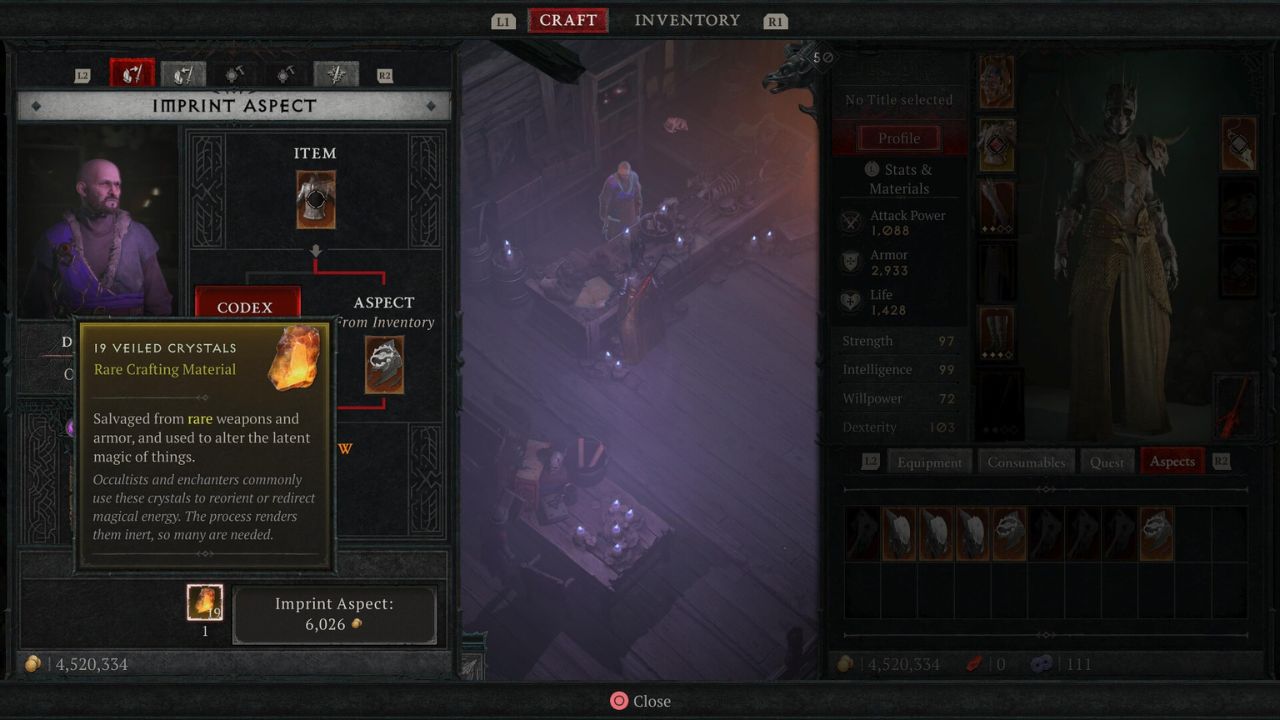
Task: Click the sword enchanting icon near R2
Action: (336, 73)
